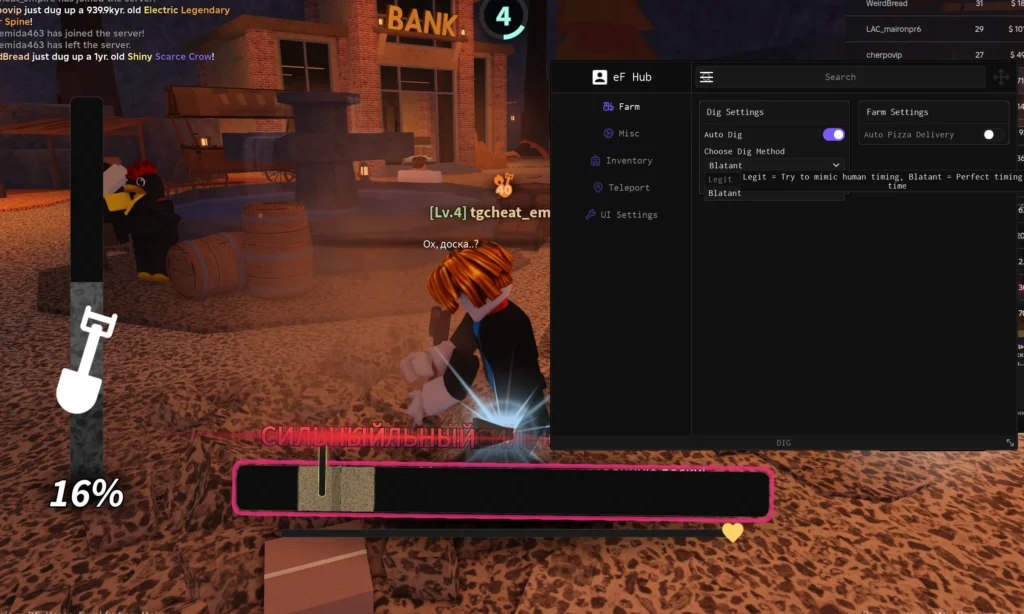
Task: Switch to the Farm tab
Action: point(621,106)
